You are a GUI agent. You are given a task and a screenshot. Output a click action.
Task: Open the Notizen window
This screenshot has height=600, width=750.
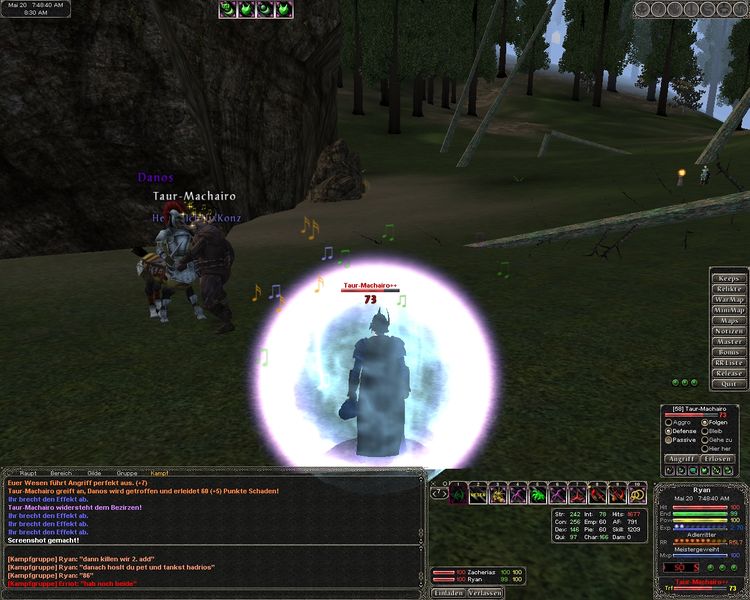(729, 331)
